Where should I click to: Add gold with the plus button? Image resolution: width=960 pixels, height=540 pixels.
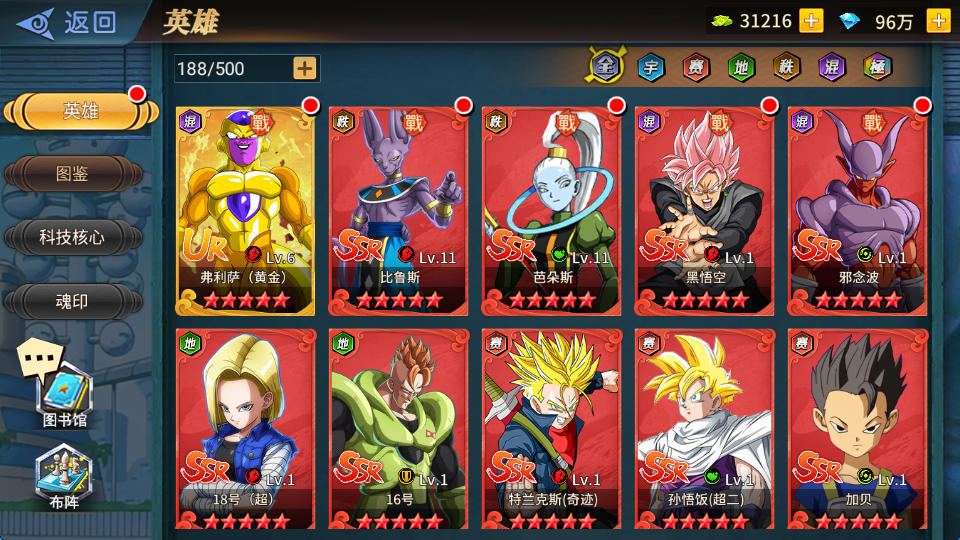coord(811,21)
